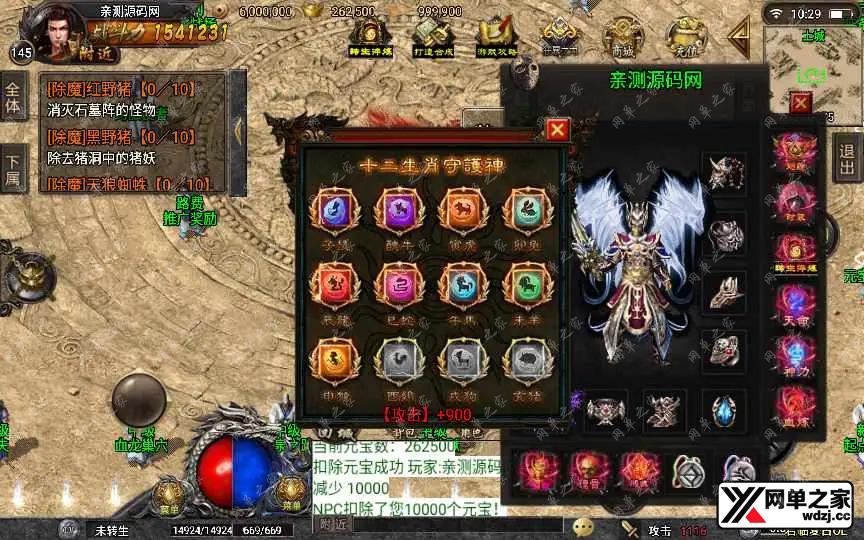Pick the 巳蛇 snake guardian icon
The image size is (864, 540).
point(394,286)
